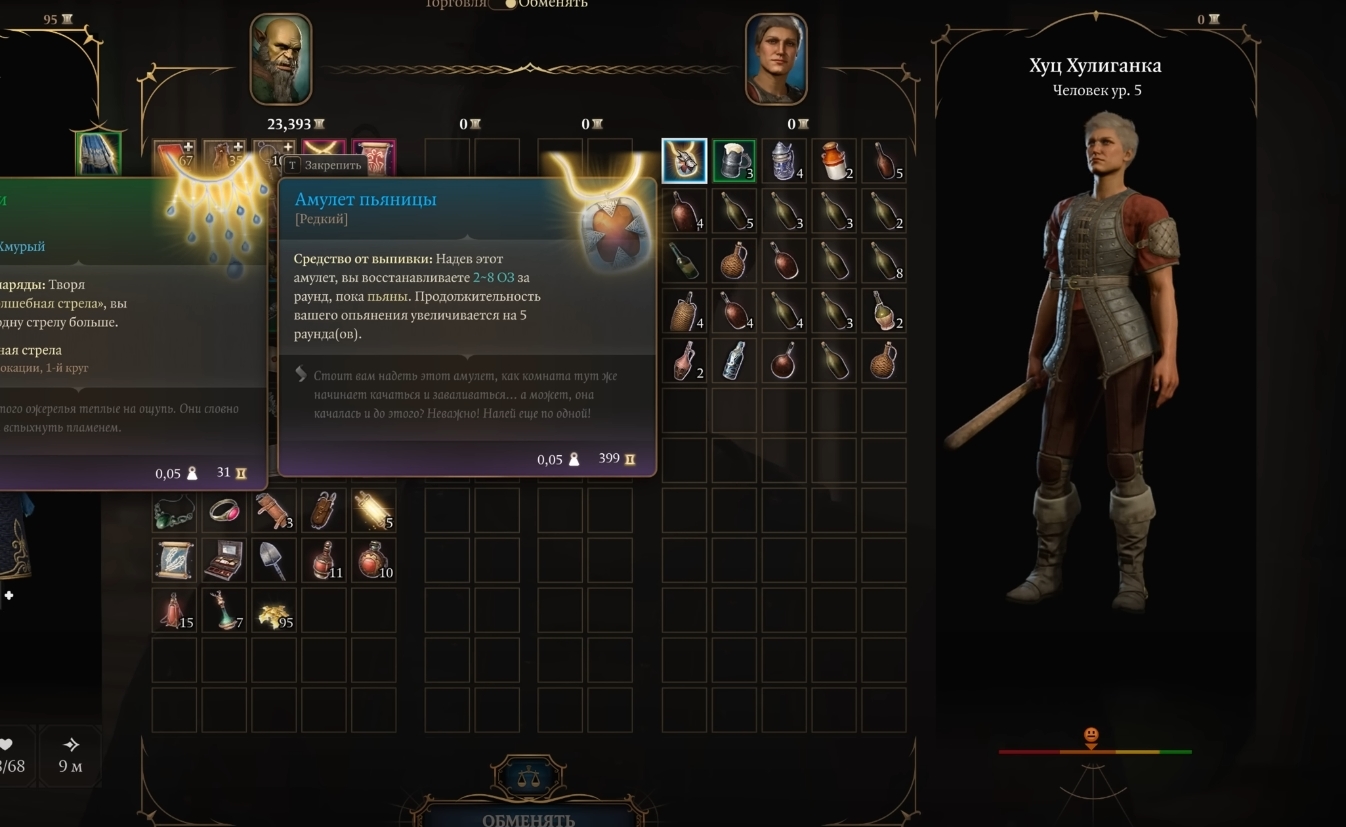Click the Закрепить pin tooltip button

pyautogui.click(x=324, y=165)
